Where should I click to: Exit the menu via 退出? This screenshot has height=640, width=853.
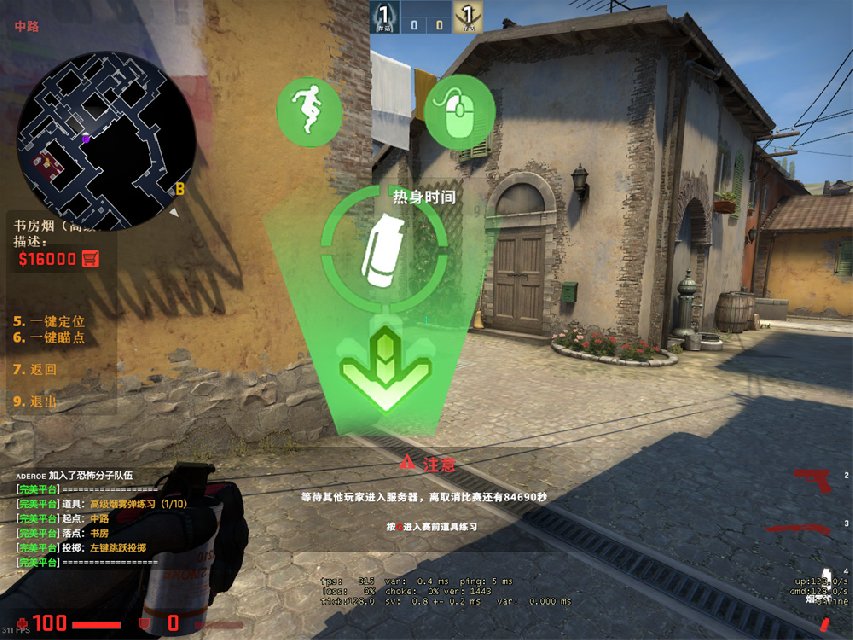click(35, 401)
